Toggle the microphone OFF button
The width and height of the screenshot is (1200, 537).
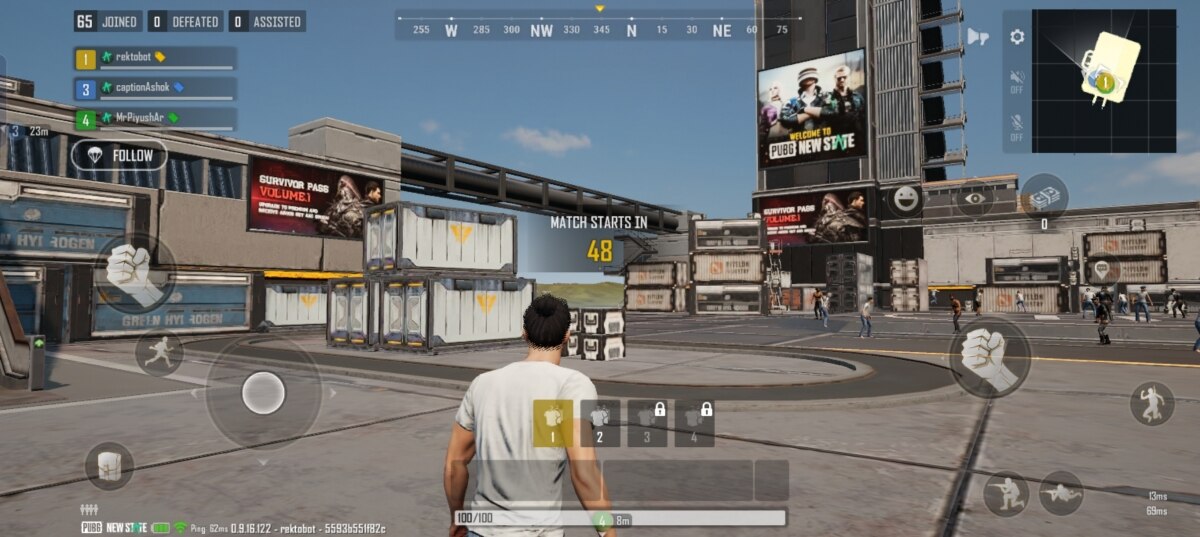pos(1017,127)
